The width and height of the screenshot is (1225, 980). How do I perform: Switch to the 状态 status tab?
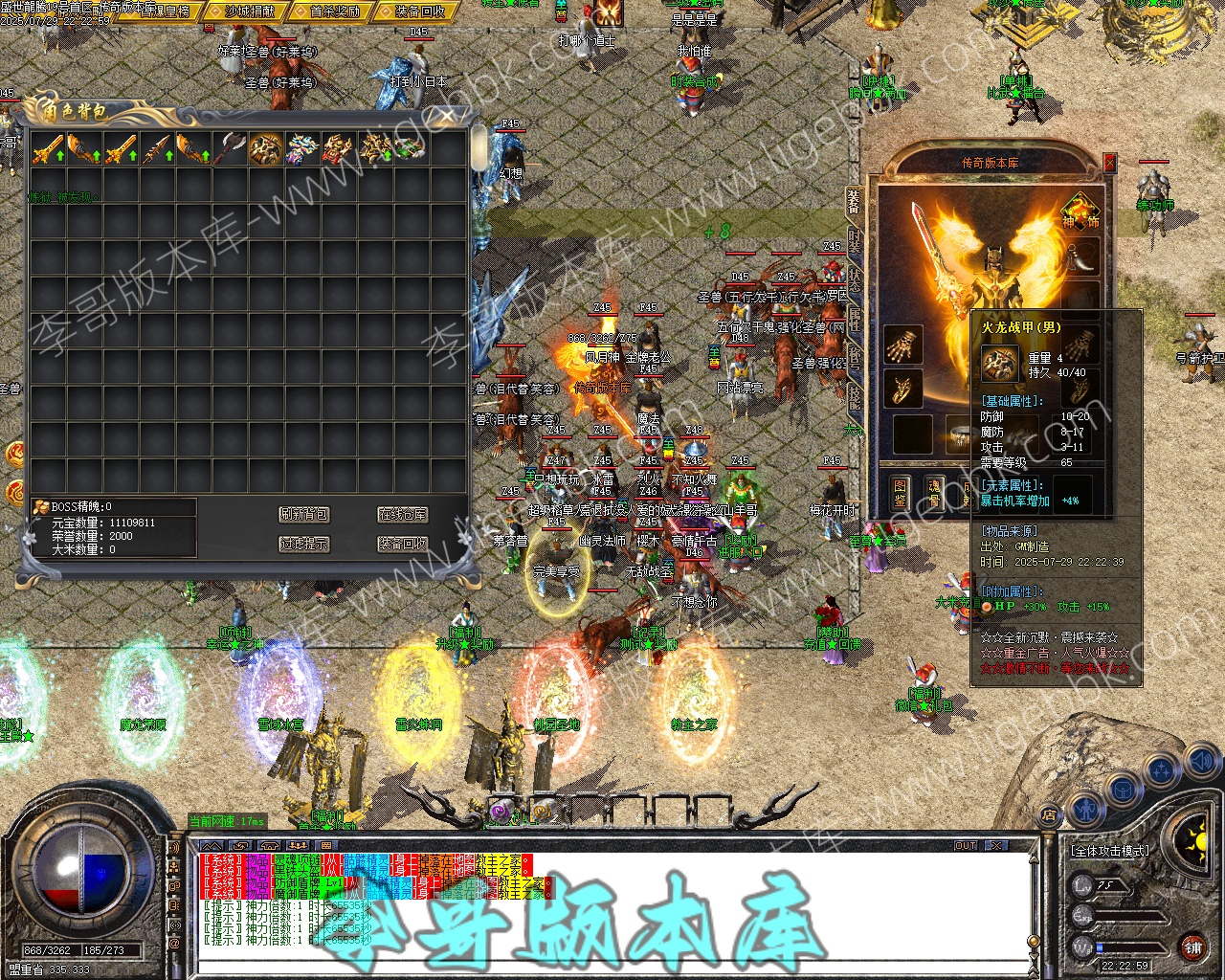(x=855, y=282)
